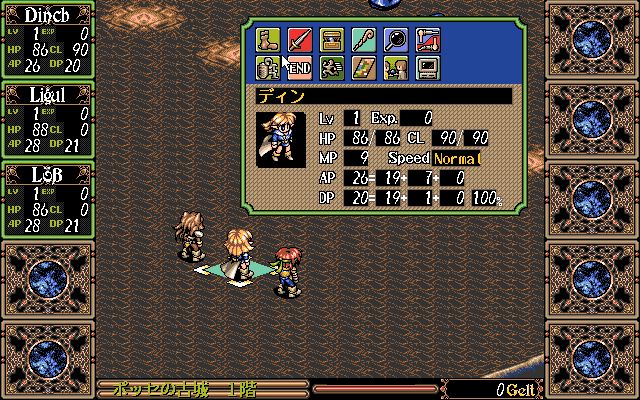Toggle the Speed Normal setting
Viewport: 640px width, 400px height.
457,159
